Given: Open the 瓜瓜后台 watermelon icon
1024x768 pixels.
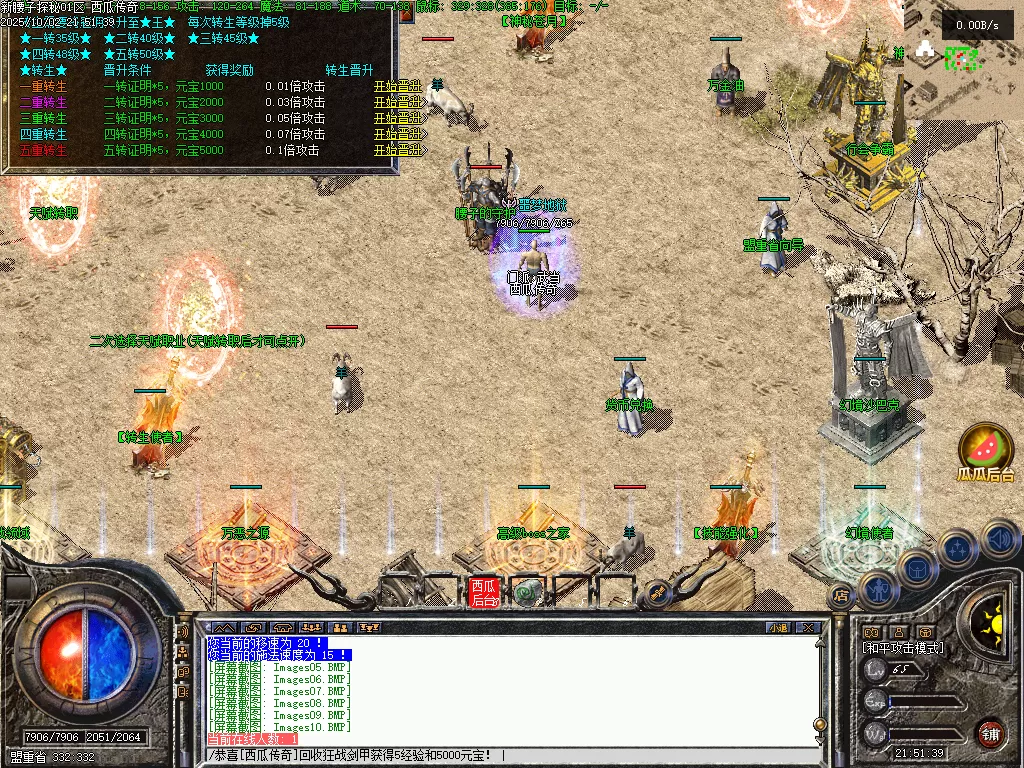Looking at the screenshot, I should 985,447.
